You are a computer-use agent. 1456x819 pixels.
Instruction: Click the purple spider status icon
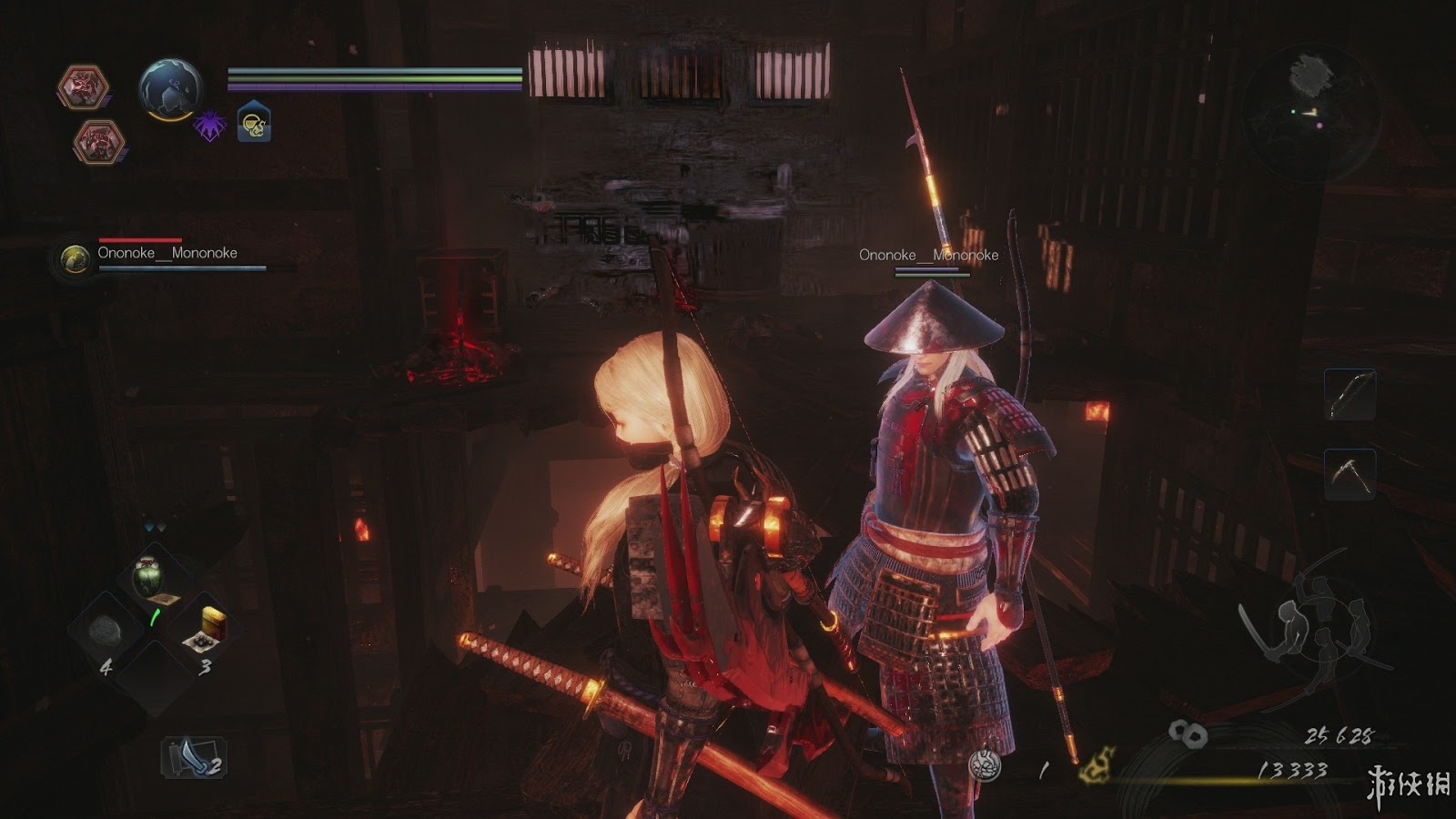[x=209, y=126]
